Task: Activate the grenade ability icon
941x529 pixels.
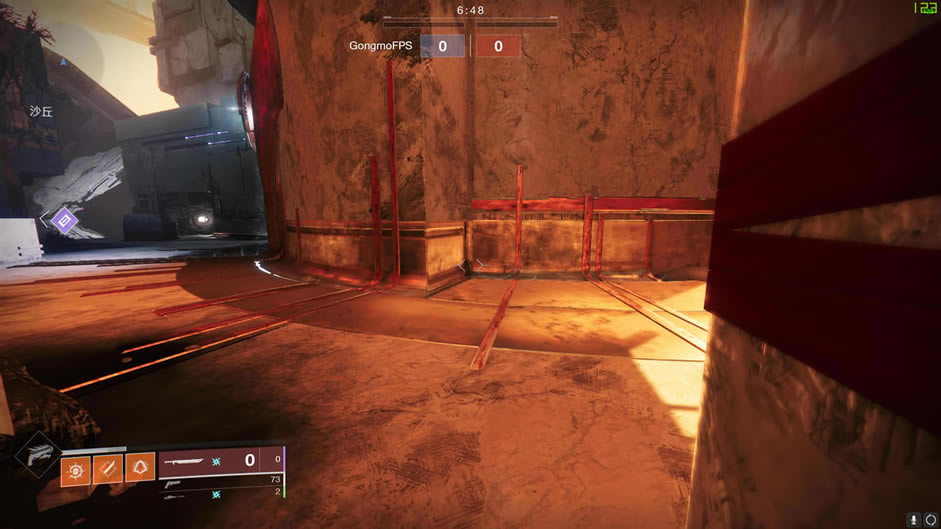Action: [76, 469]
